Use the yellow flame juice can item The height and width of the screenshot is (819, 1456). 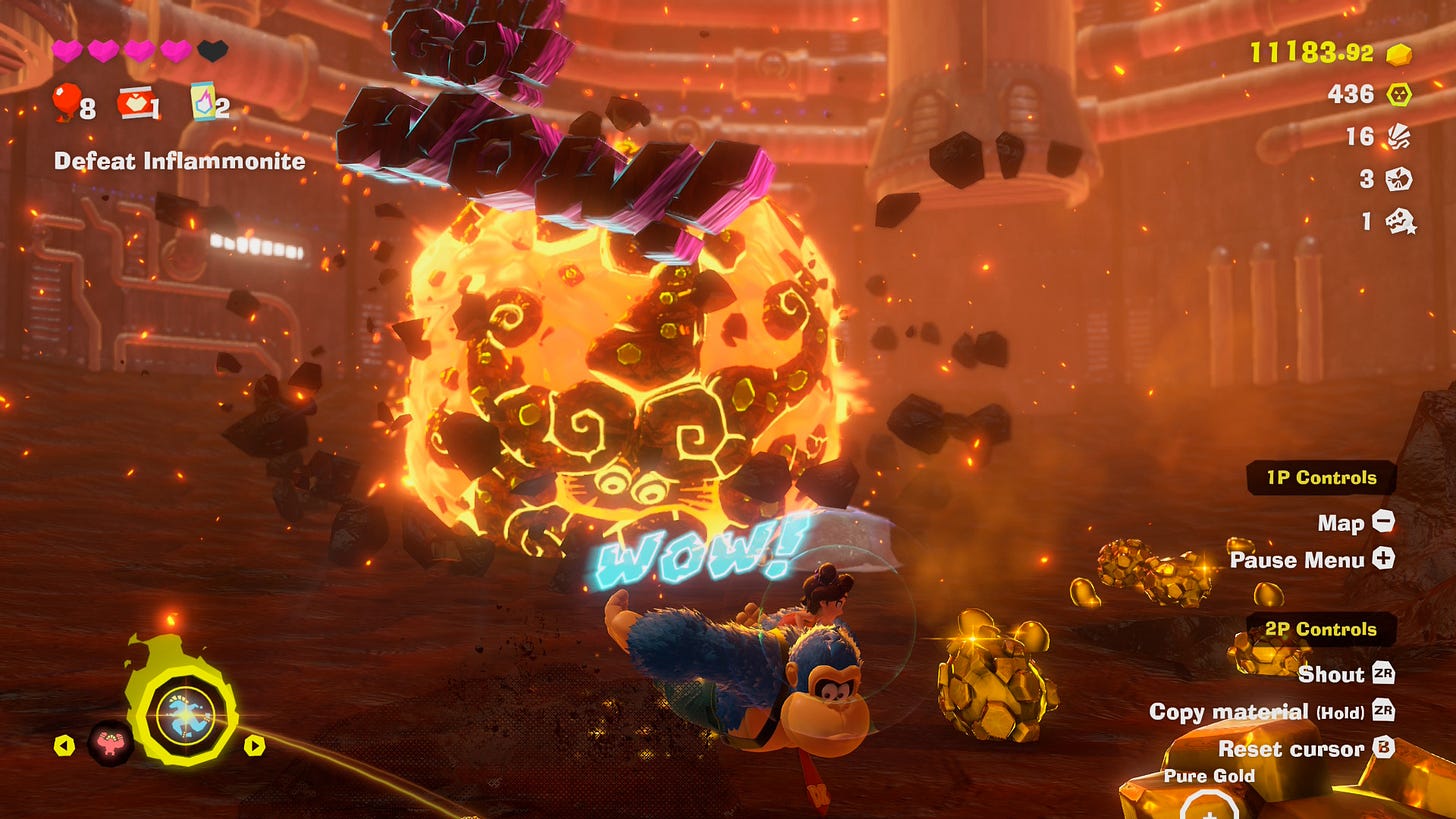point(204,103)
